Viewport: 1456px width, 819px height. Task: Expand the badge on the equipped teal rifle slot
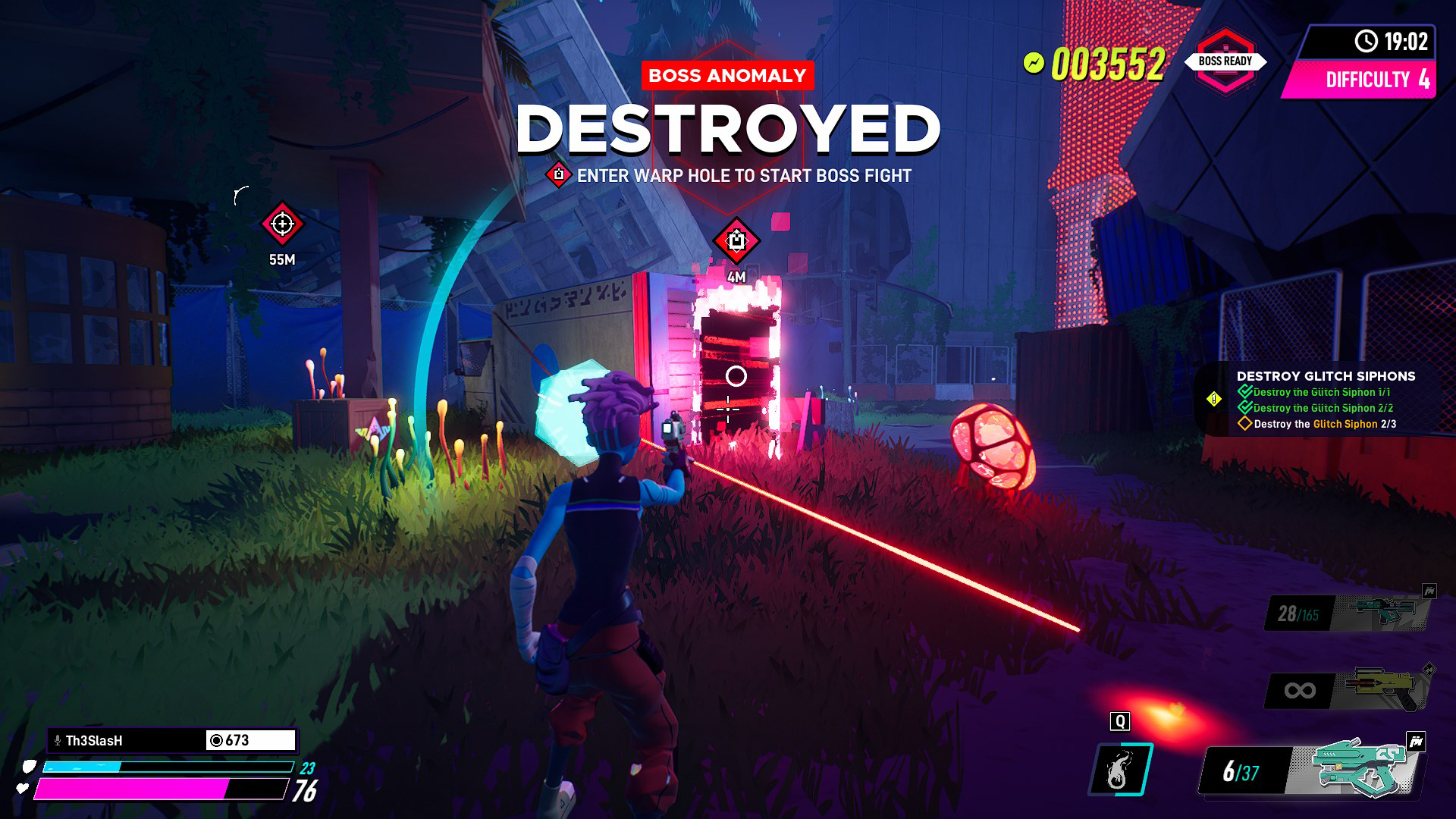[x=1416, y=740]
